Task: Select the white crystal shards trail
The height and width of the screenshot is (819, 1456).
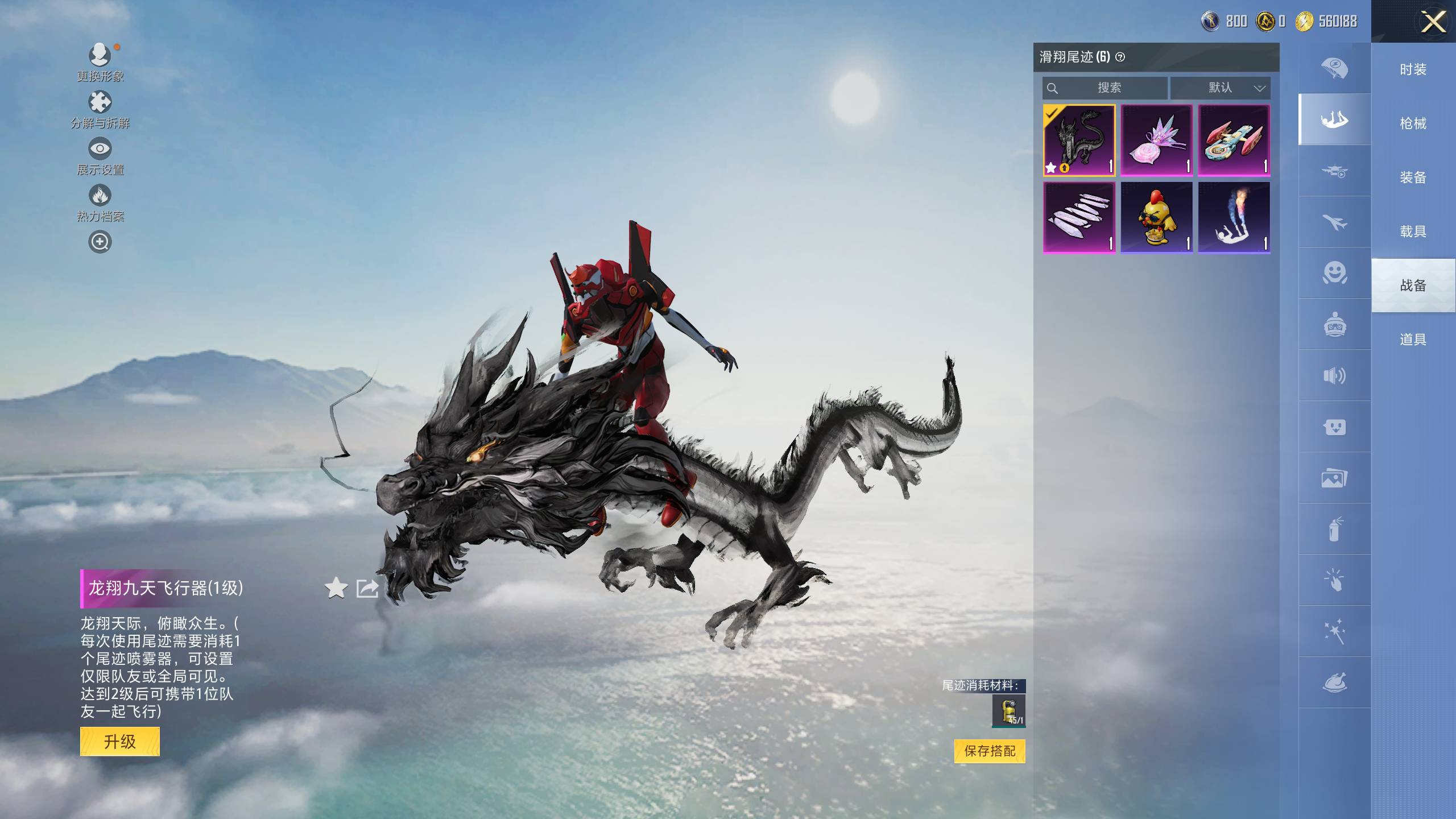Action: [x=1079, y=217]
